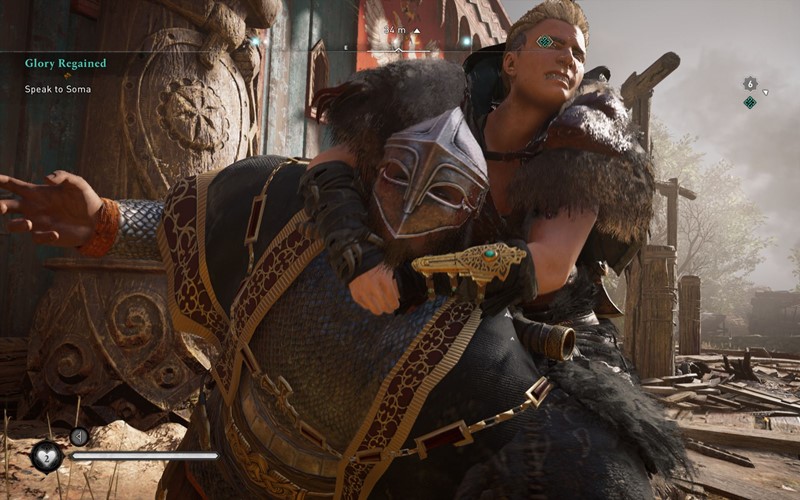Click the green quest marker diamond

544,42
